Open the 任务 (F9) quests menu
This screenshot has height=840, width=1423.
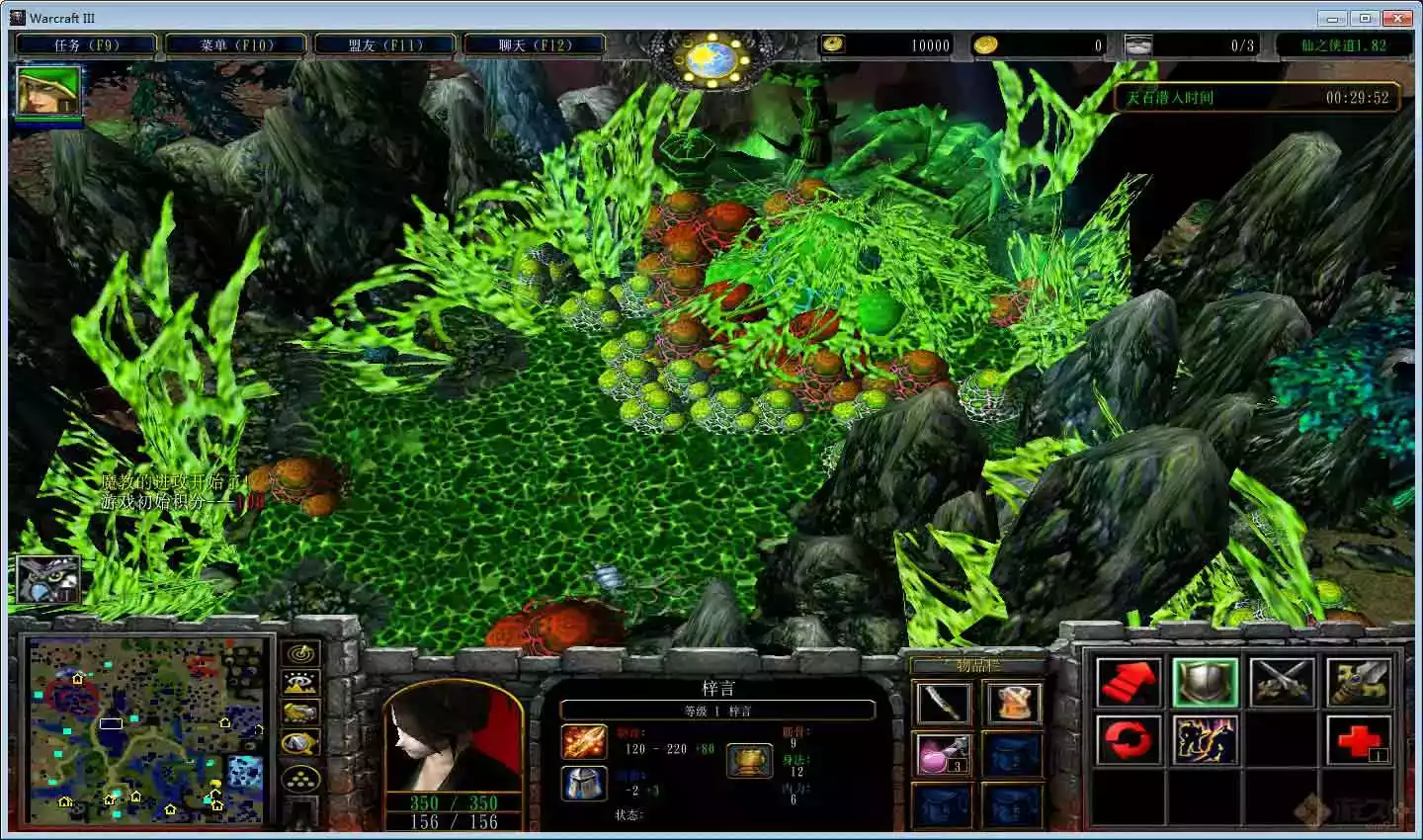pyautogui.click(x=85, y=44)
